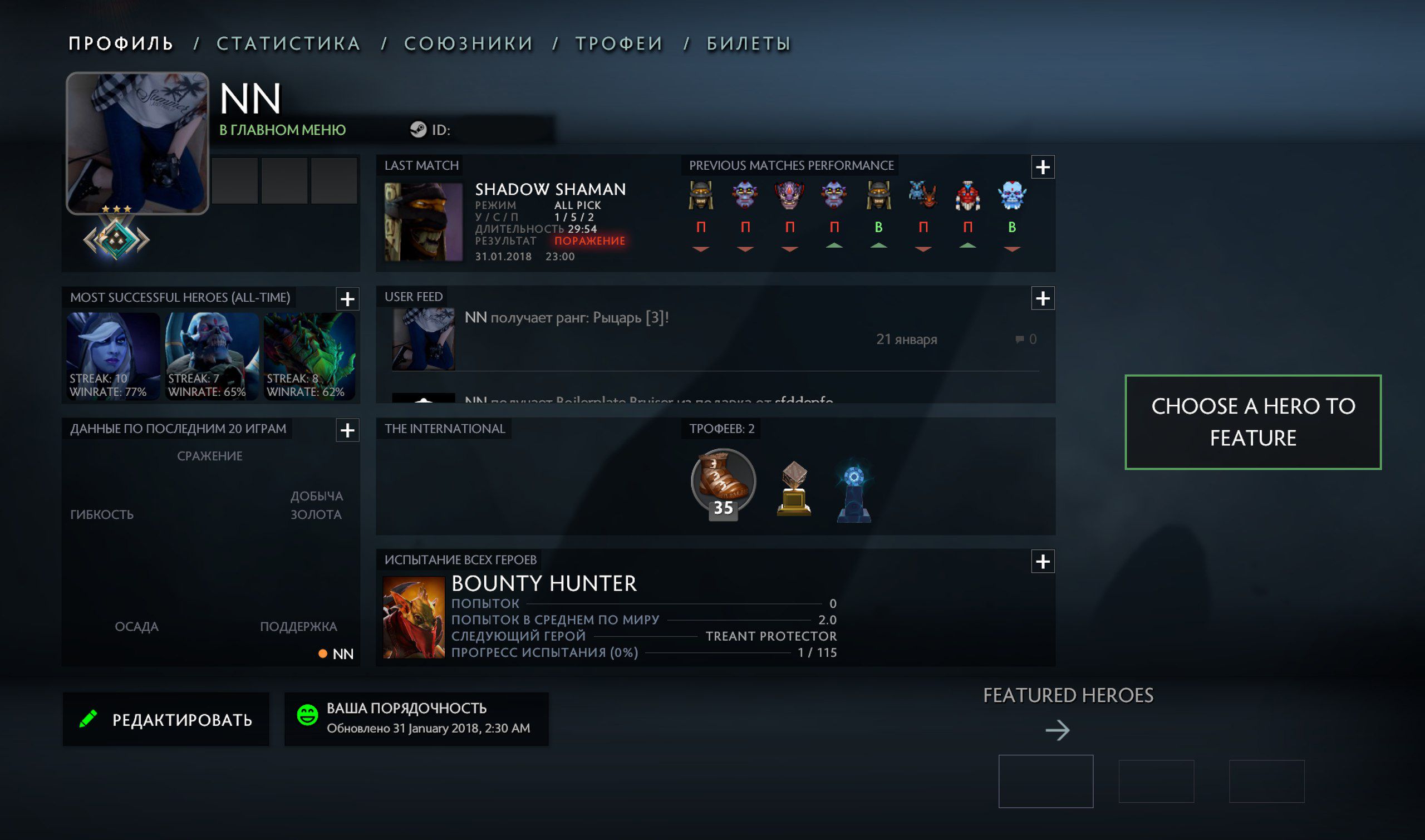Expand the Most Successful Heroes panel

[x=347, y=299]
